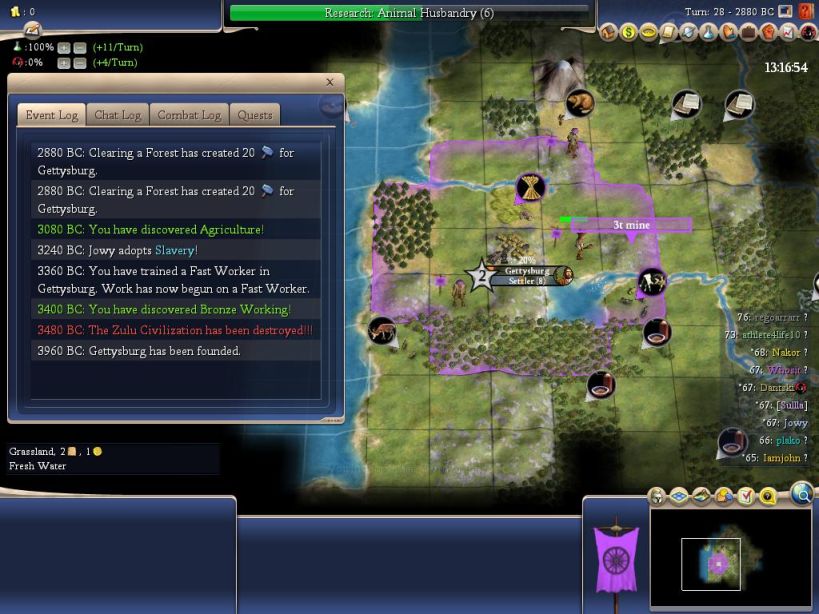Increase the research rate with plus button
This screenshot has height=614, width=819.
[63, 47]
